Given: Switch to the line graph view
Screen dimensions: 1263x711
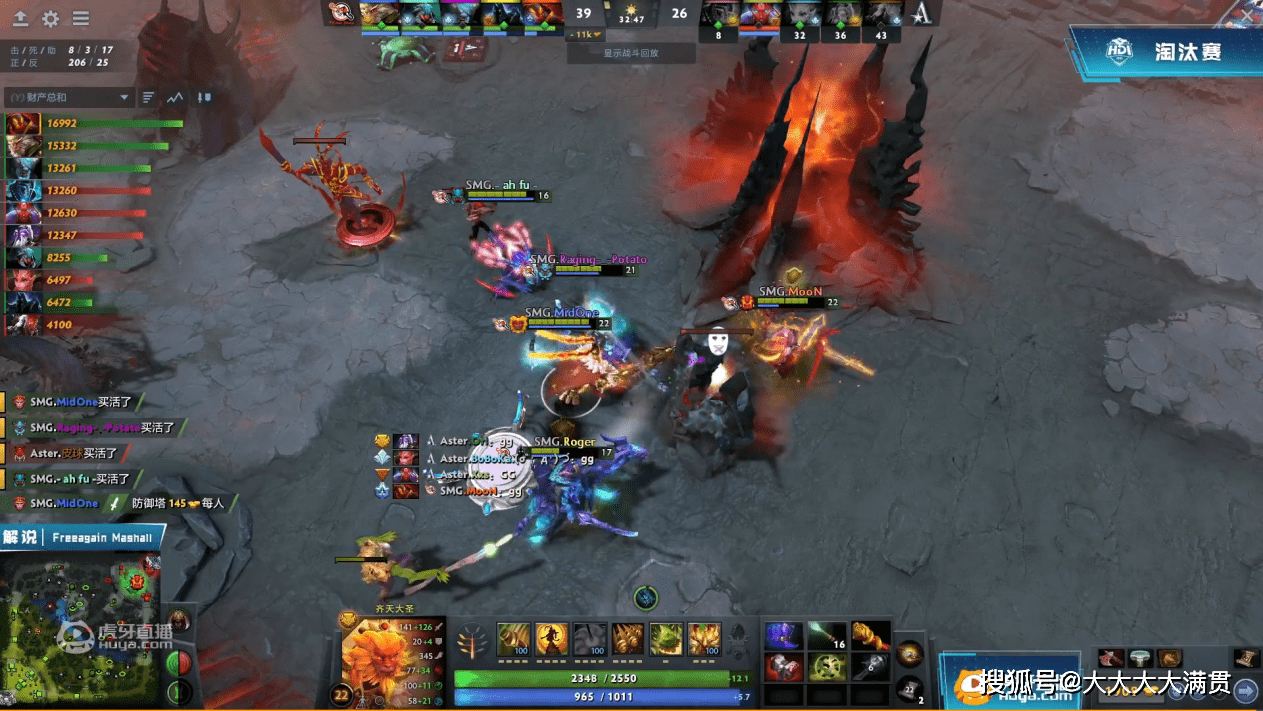Looking at the screenshot, I should [x=176, y=97].
